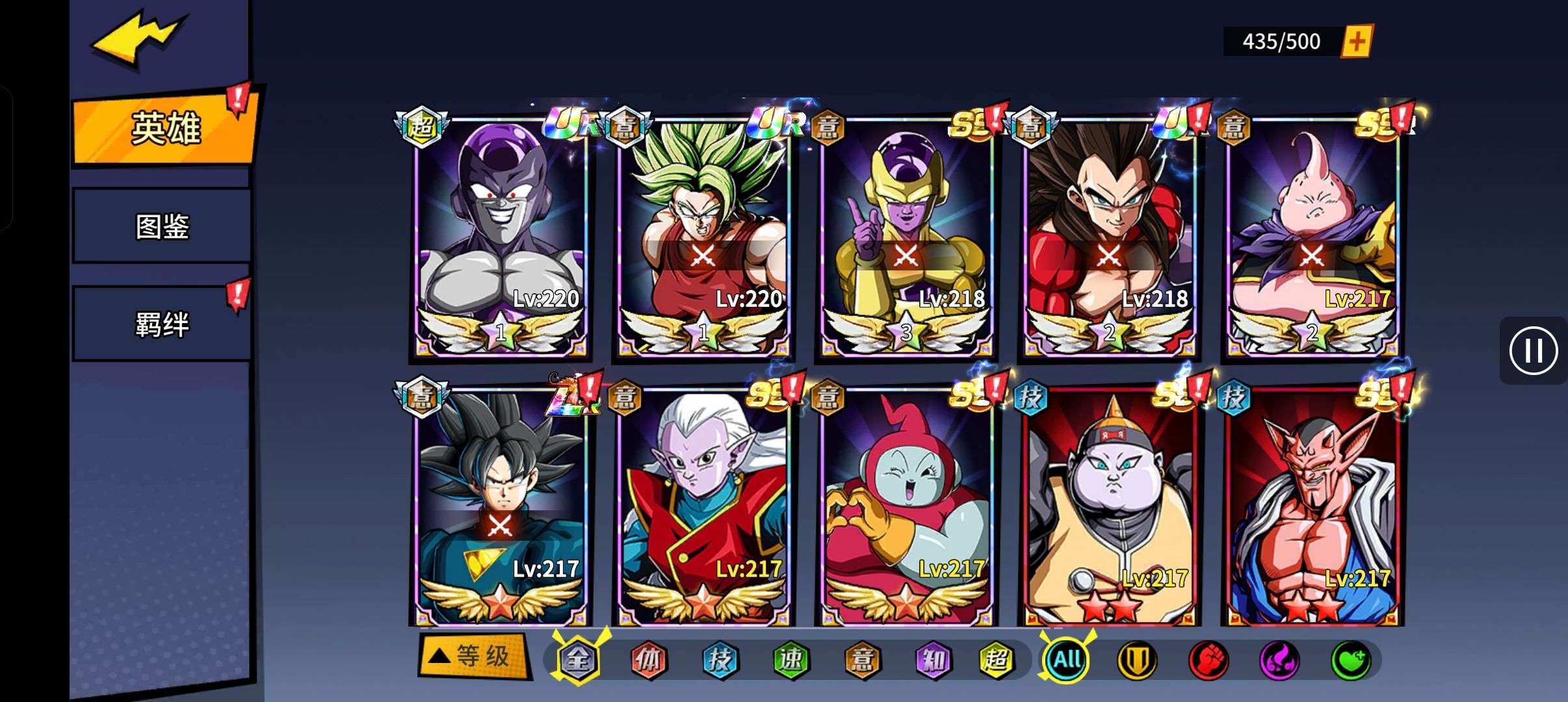Screen dimensions: 1568x702
Task: Filter heroes by the 体 type
Action: point(649,660)
